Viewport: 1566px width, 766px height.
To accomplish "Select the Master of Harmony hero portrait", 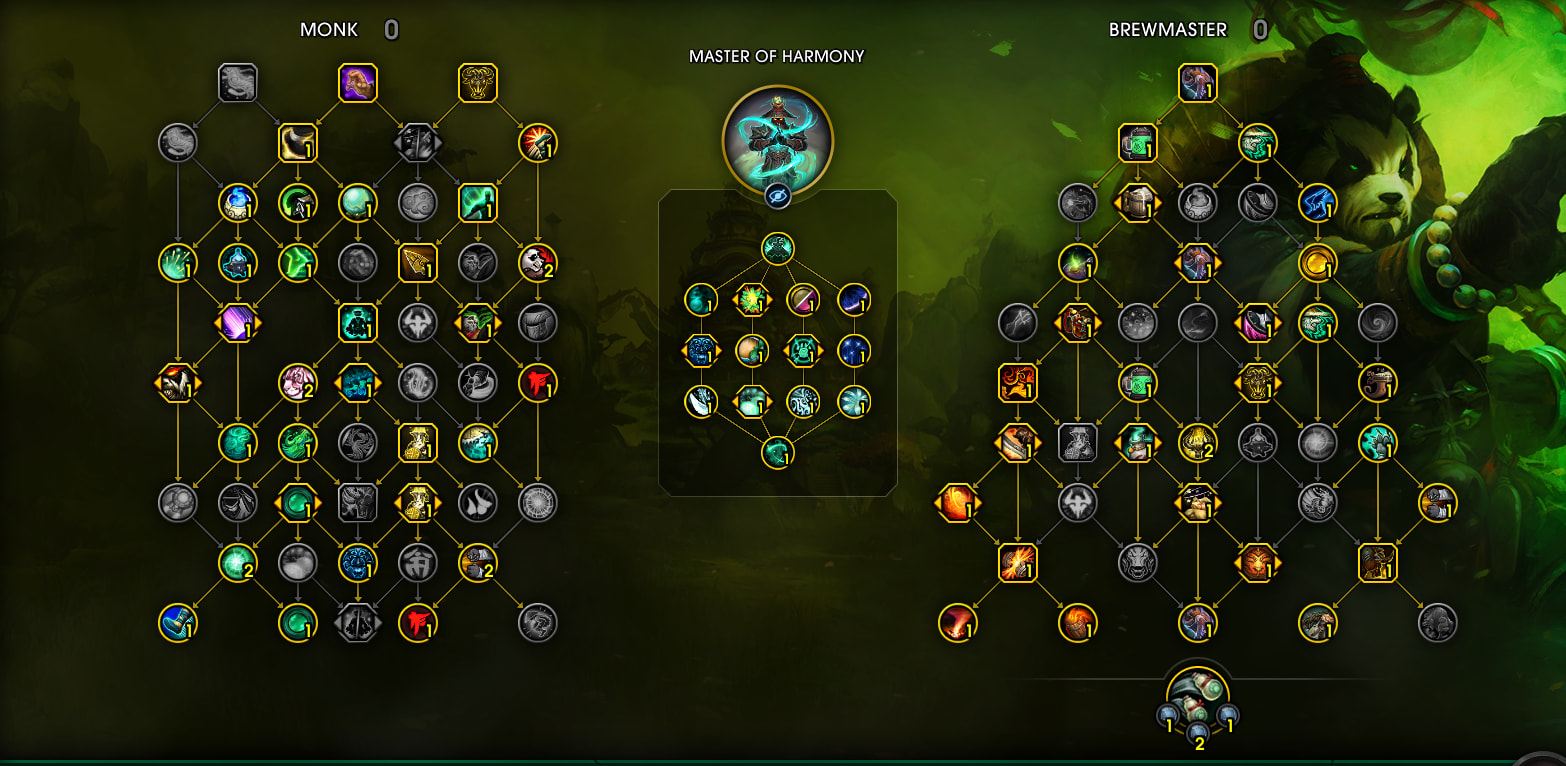I will point(777,138).
